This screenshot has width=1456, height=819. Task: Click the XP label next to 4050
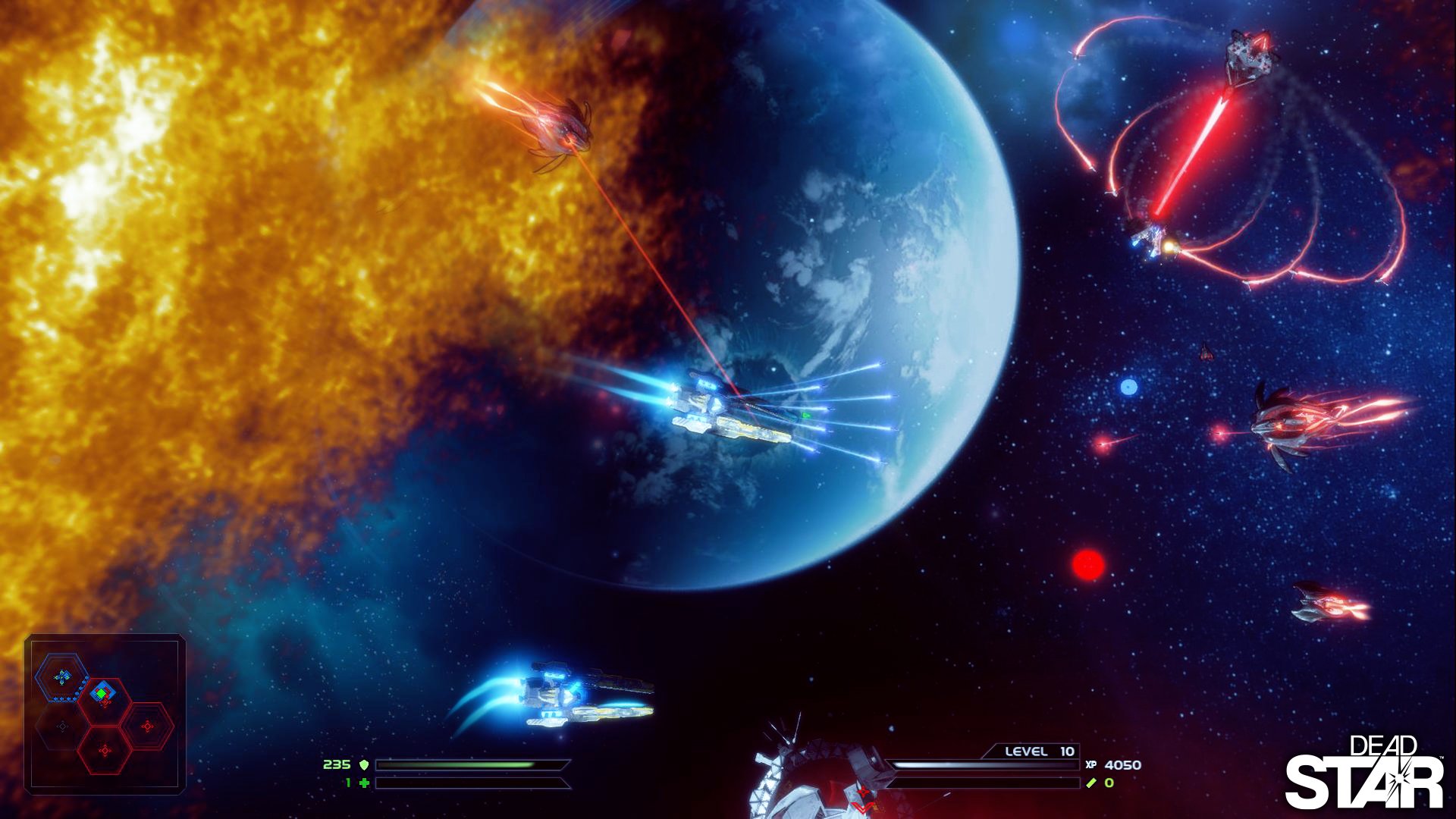pyautogui.click(x=1092, y=764)
